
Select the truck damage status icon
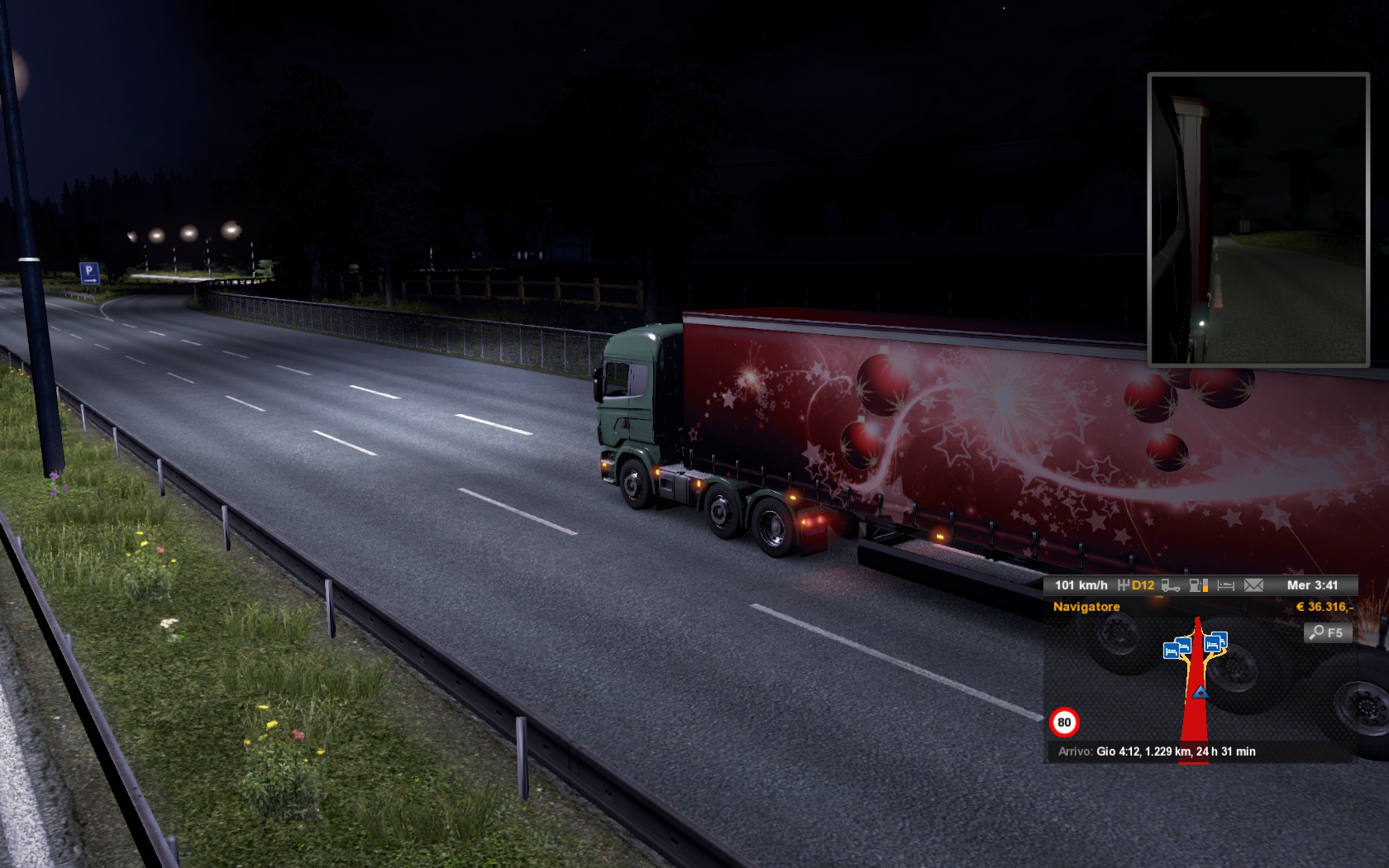point(1171,585)
